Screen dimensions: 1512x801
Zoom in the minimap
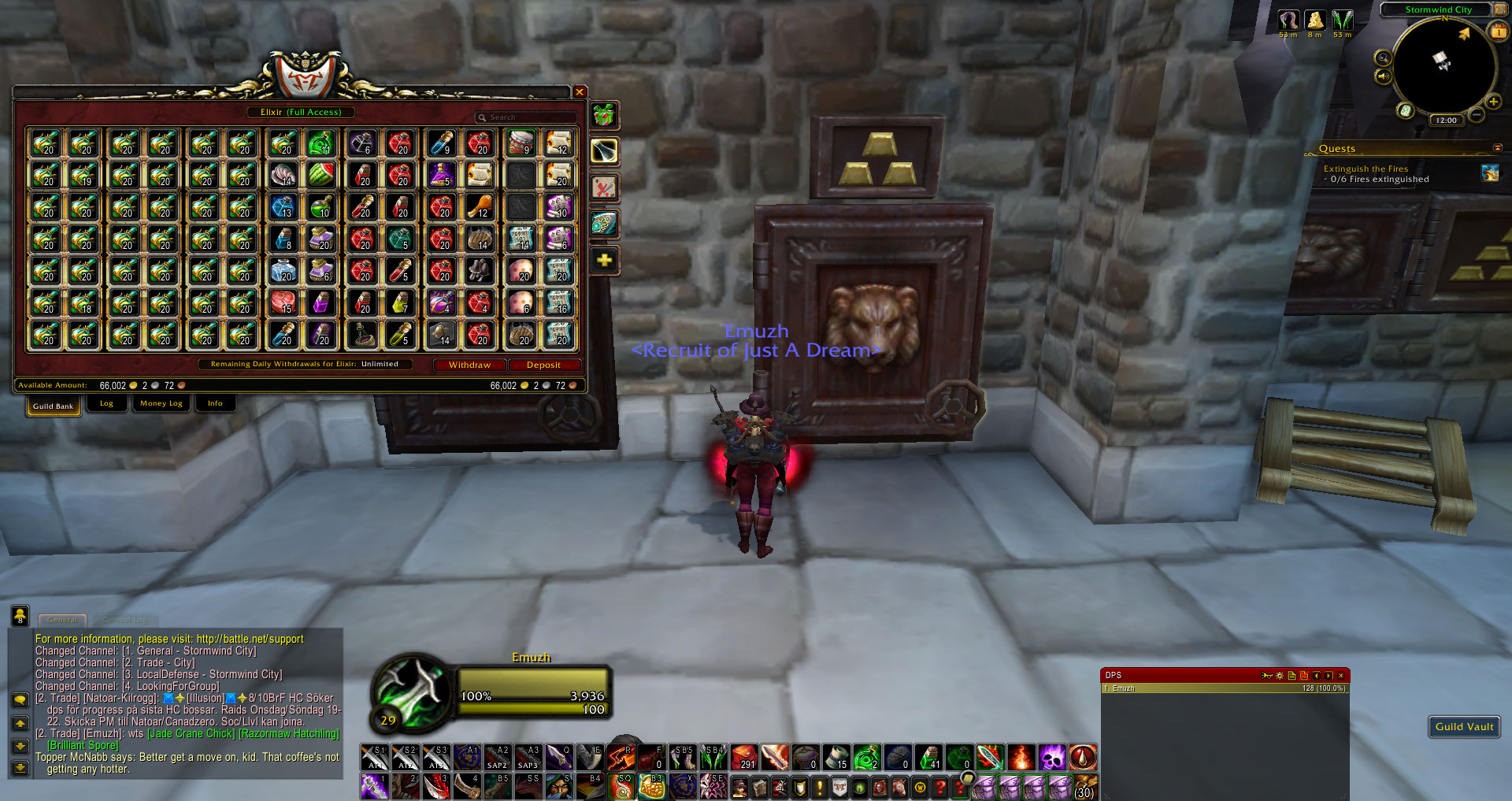tap(1493, 102)
